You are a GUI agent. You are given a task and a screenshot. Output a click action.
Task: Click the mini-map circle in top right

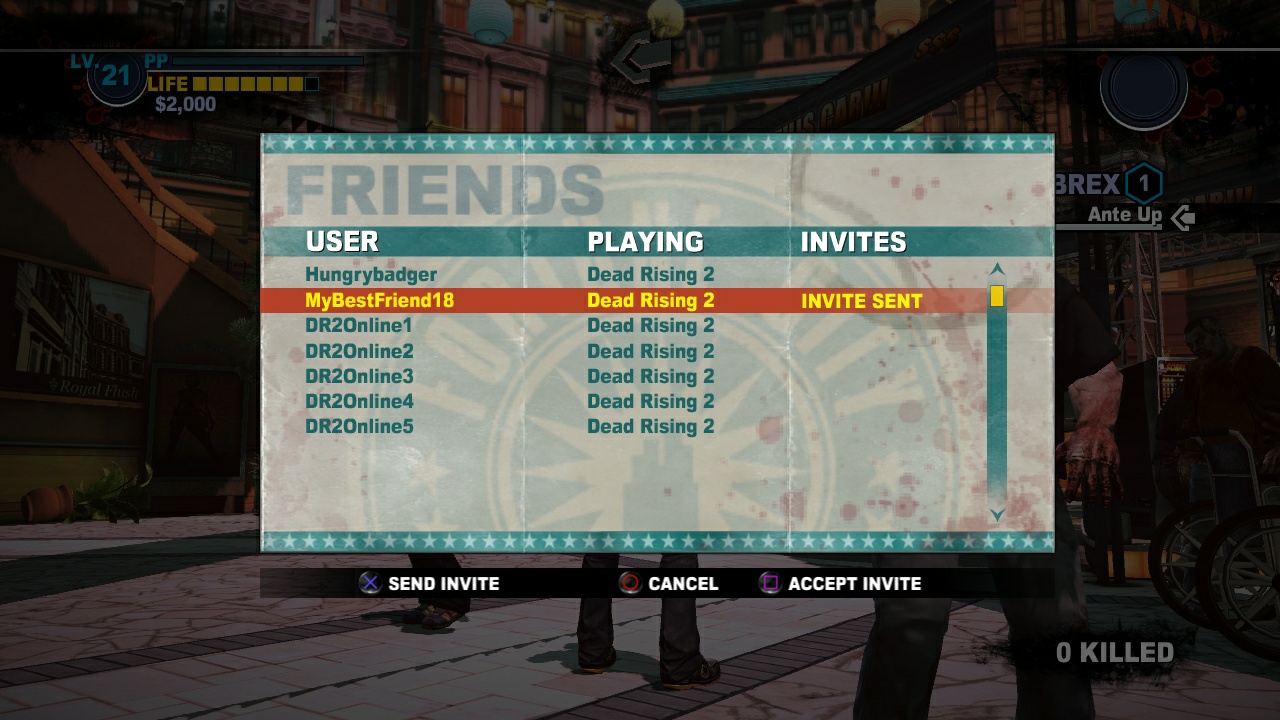(1143, 88)
